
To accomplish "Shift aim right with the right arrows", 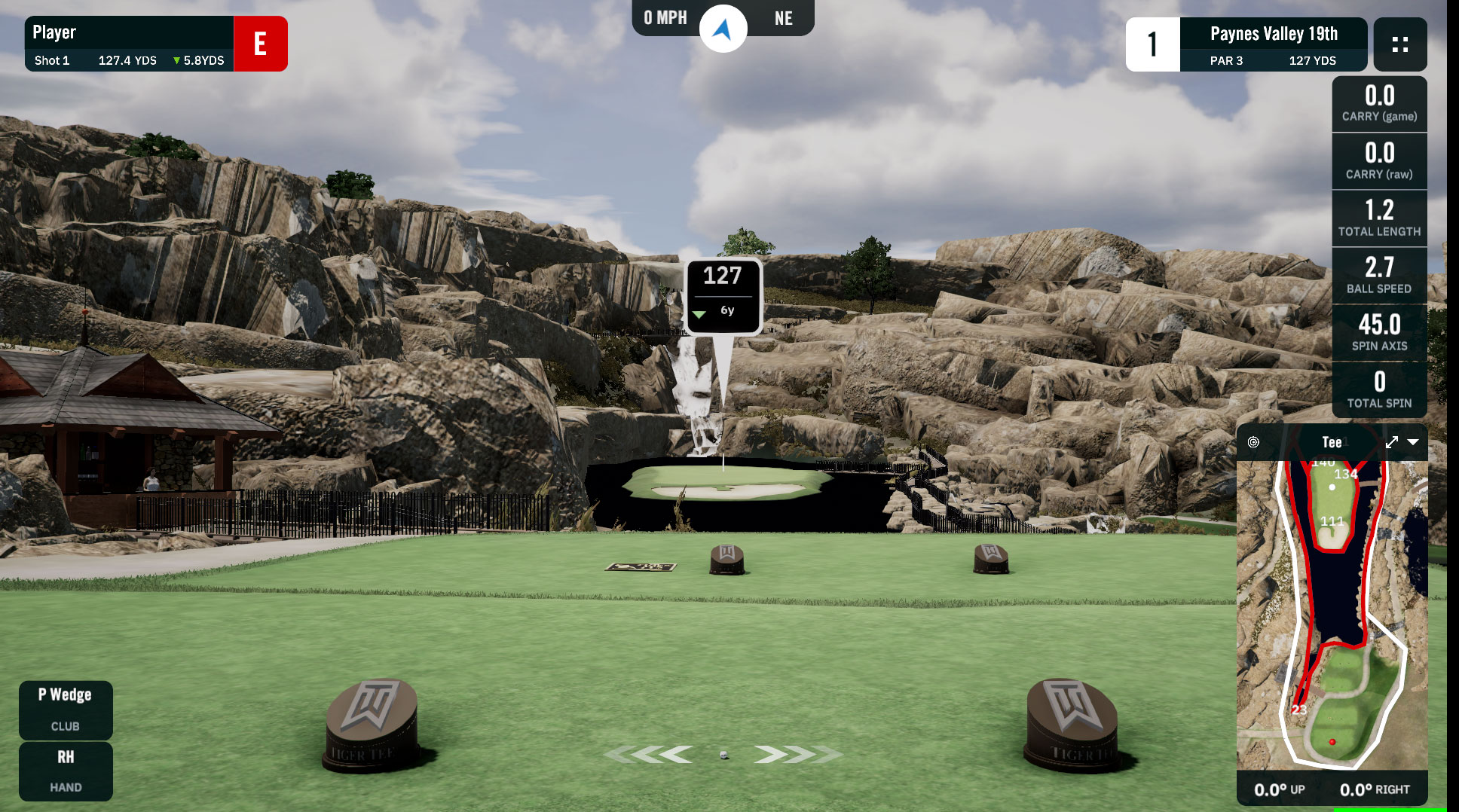I will (797, 754).
